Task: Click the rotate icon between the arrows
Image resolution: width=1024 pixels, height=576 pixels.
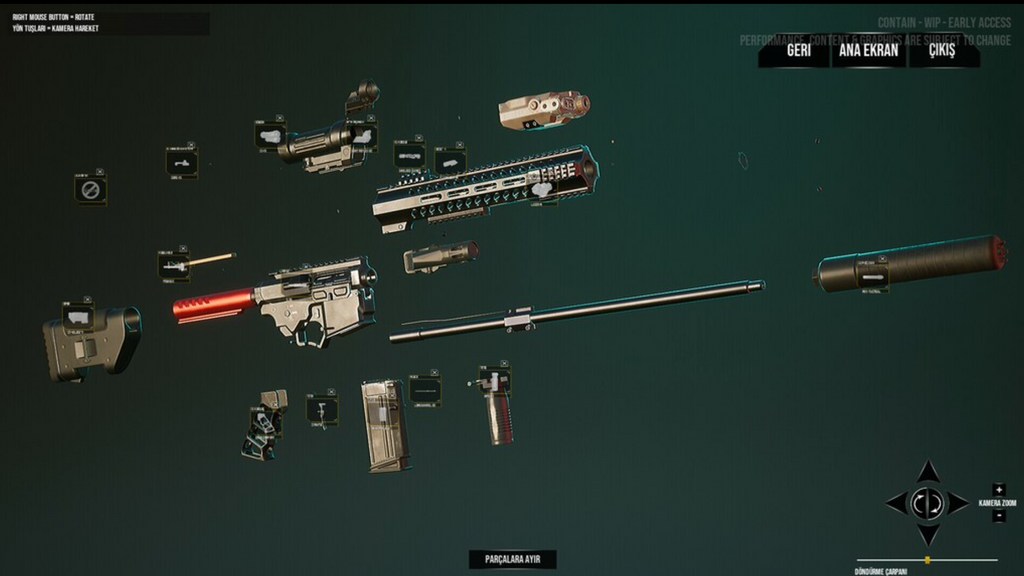Action: tap(928, 503)
